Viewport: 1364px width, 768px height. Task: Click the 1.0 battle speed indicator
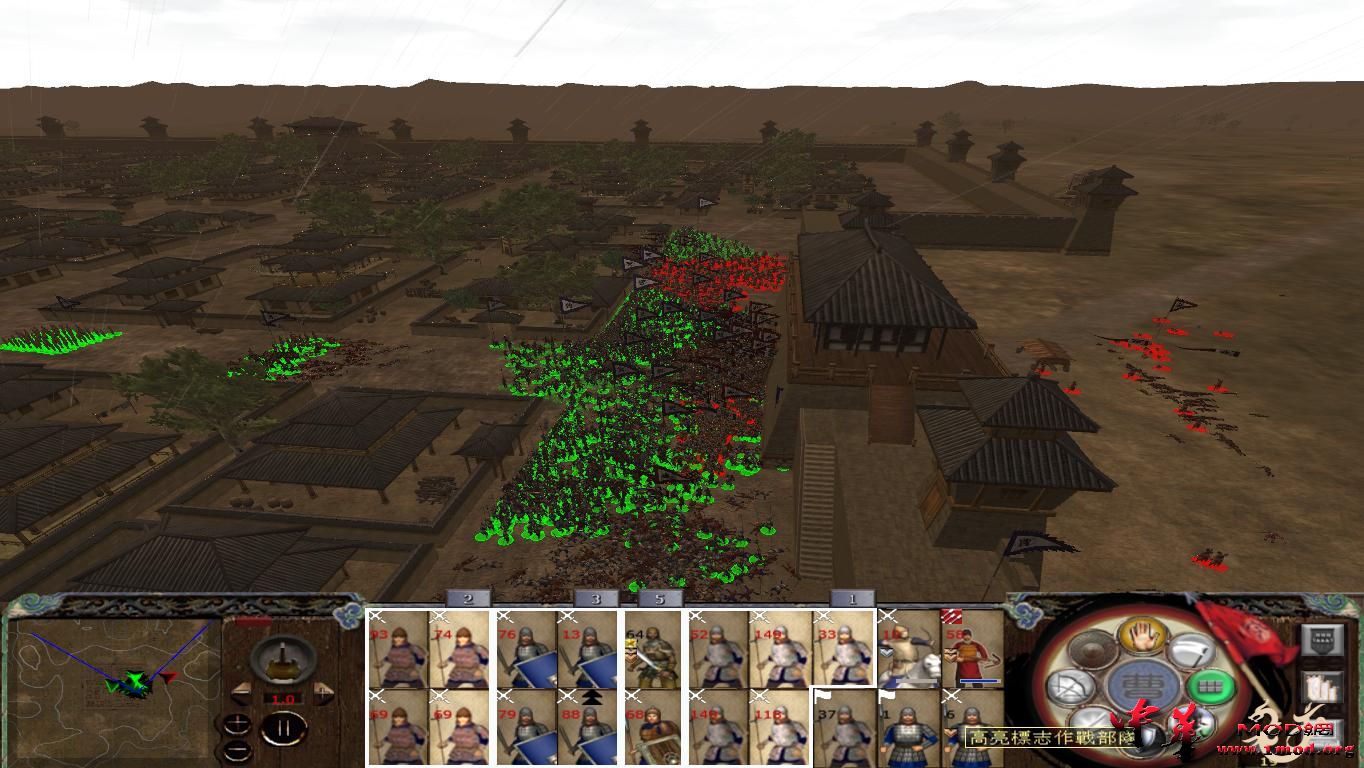[x=283, y=698]
